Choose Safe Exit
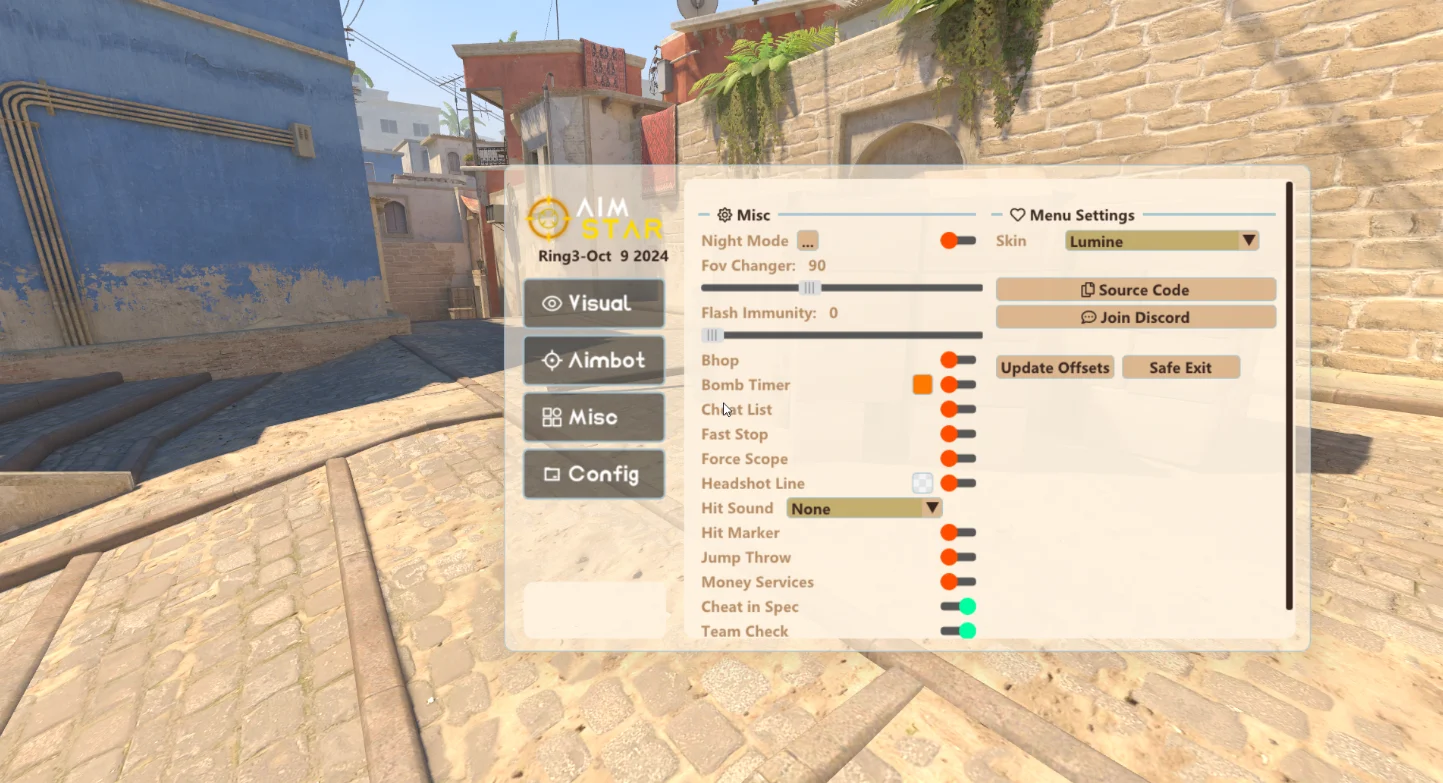 point(1180,368)
